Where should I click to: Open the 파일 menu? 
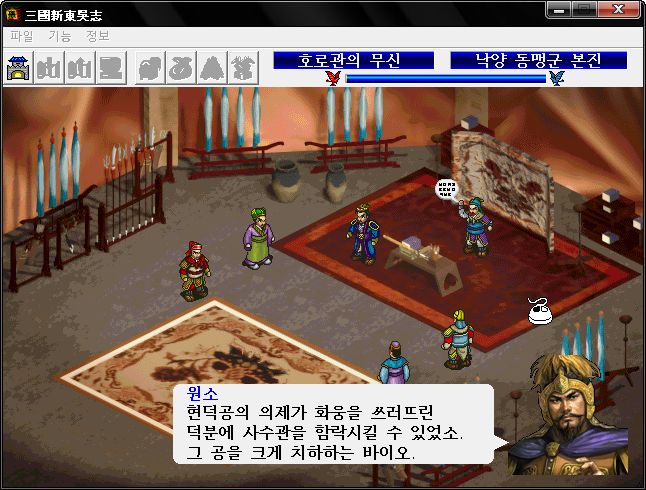21,36
